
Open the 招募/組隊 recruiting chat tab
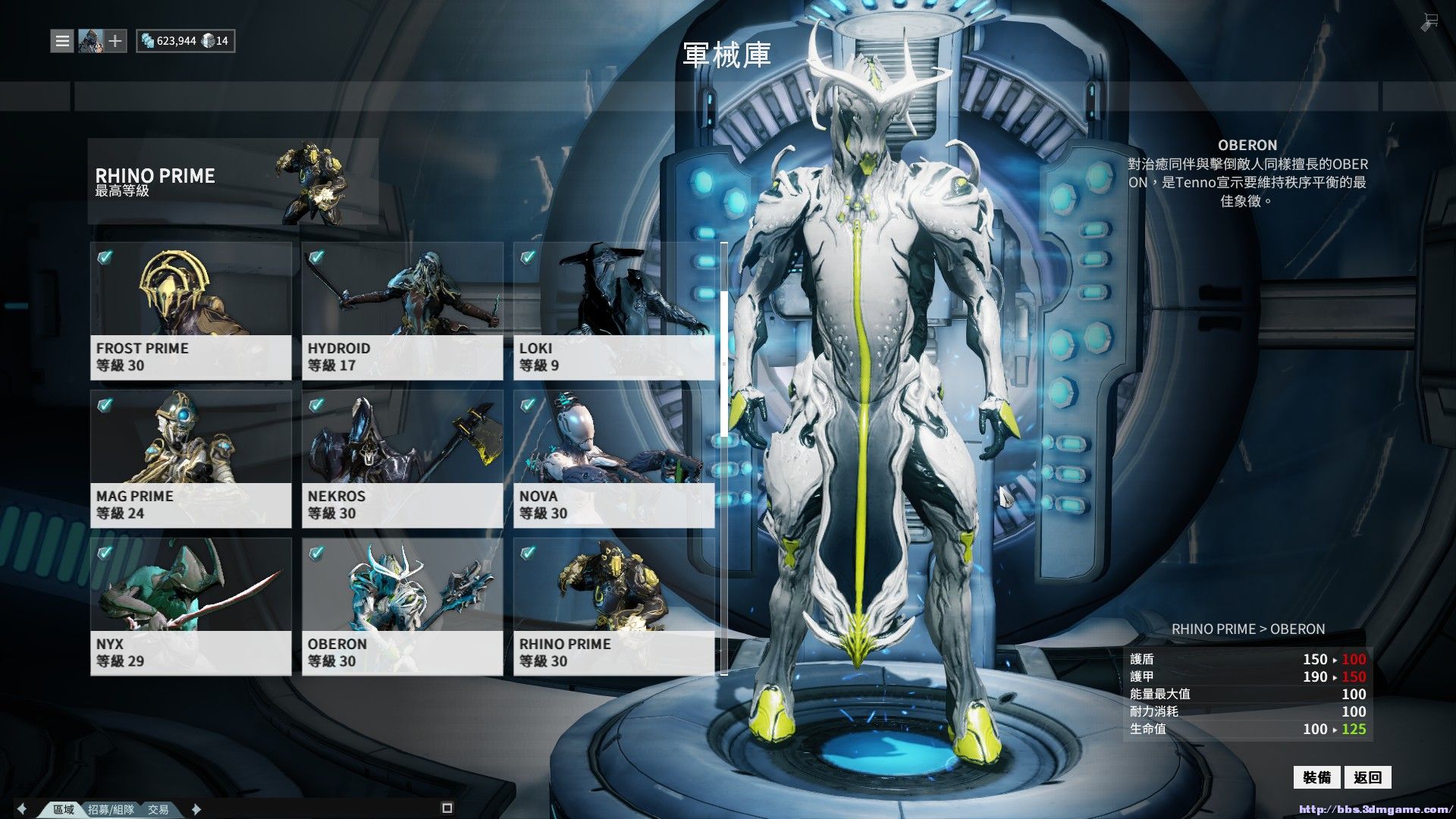pos(111,809)
